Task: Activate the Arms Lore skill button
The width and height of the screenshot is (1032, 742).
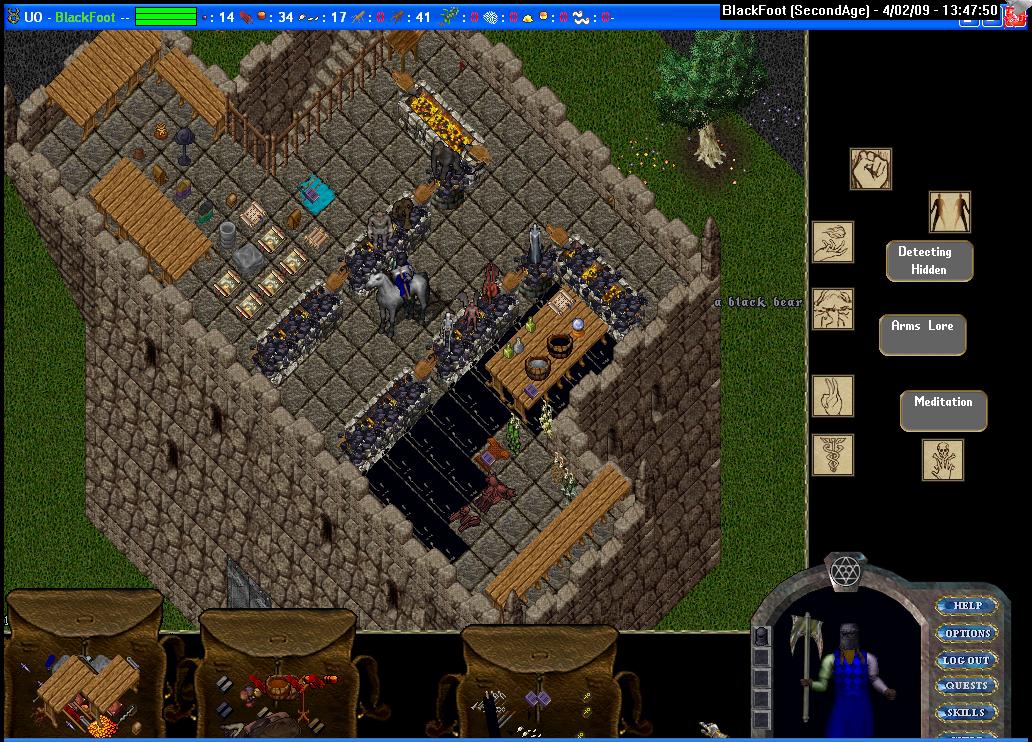Action: pyautogui.click(x=922, y=334)
